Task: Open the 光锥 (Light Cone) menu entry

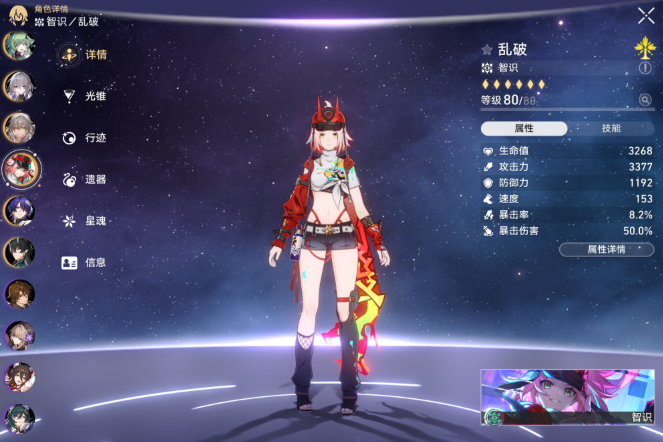Action: (x=86, y=96)
